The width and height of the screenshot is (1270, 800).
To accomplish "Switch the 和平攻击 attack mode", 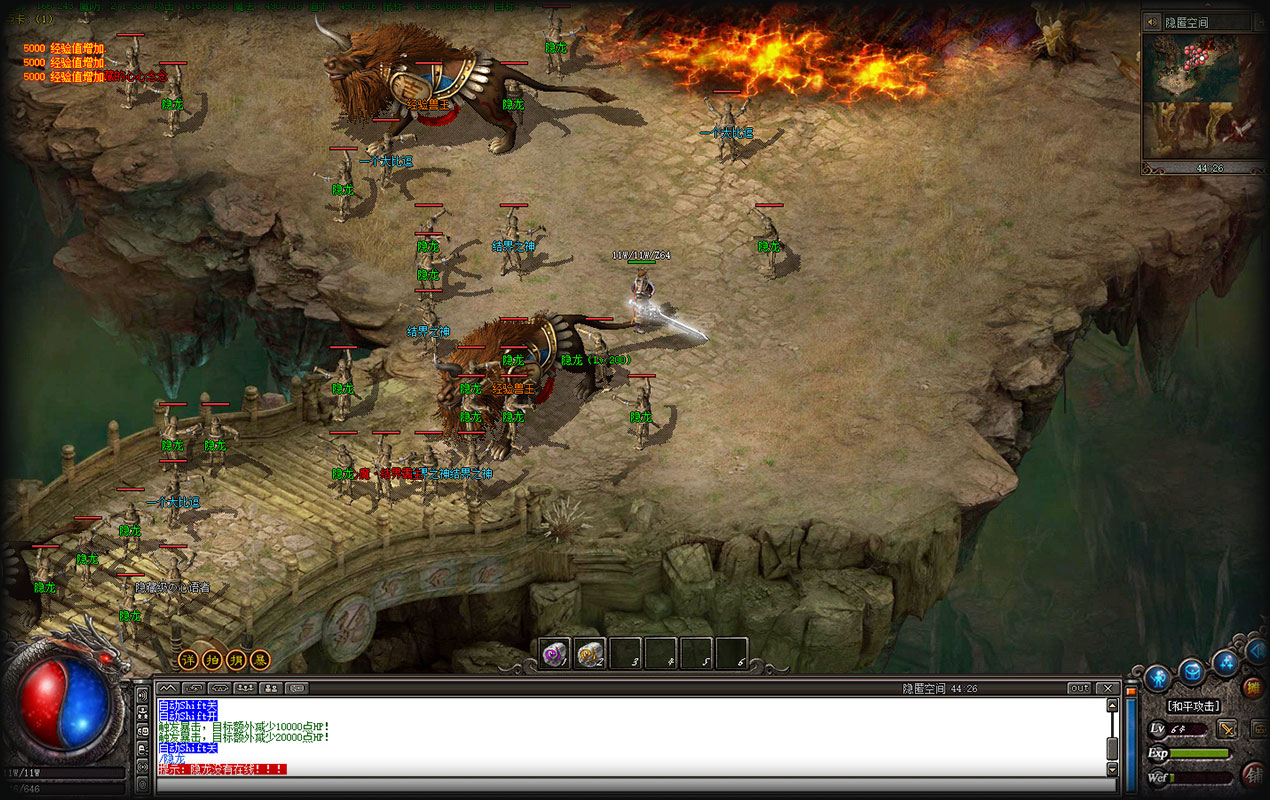I will (x=1193, y=706).
